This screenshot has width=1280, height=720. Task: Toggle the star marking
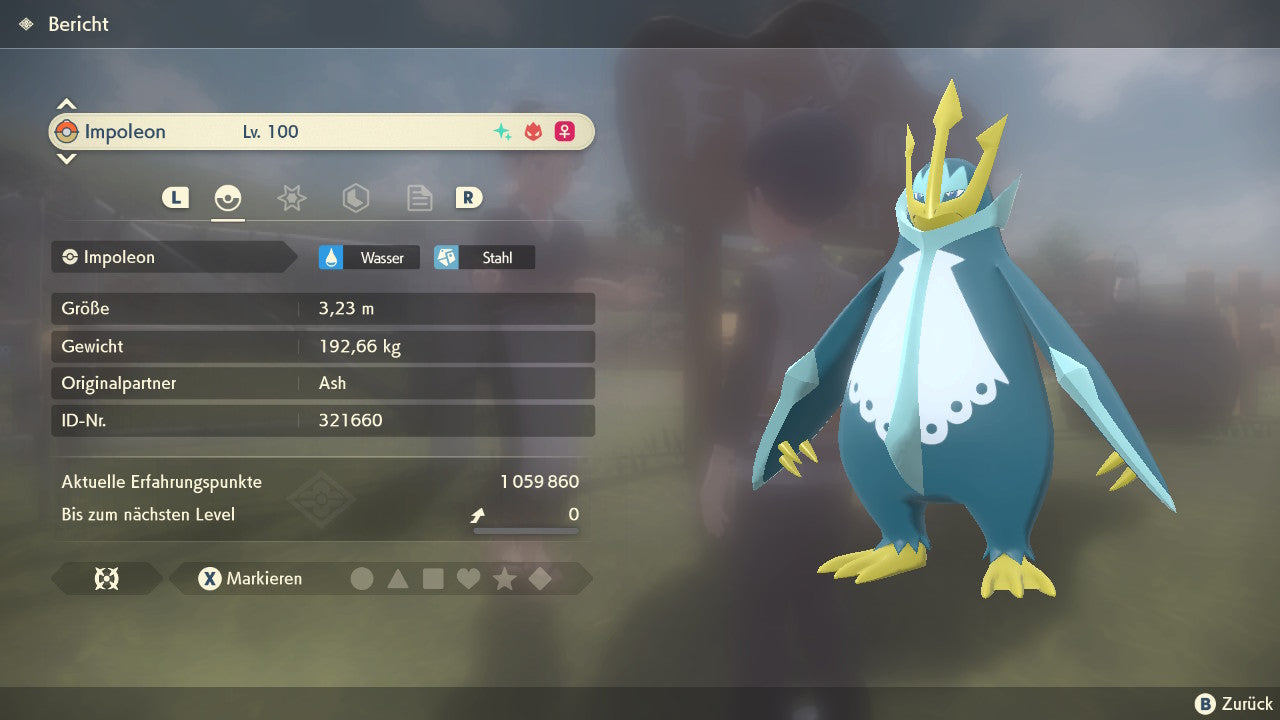[x=504, y=578]
